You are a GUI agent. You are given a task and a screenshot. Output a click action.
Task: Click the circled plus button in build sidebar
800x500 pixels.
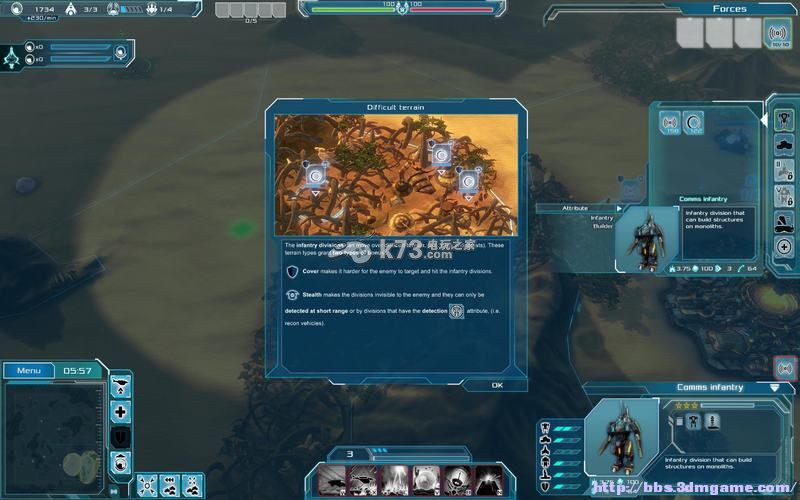[784, 247]
